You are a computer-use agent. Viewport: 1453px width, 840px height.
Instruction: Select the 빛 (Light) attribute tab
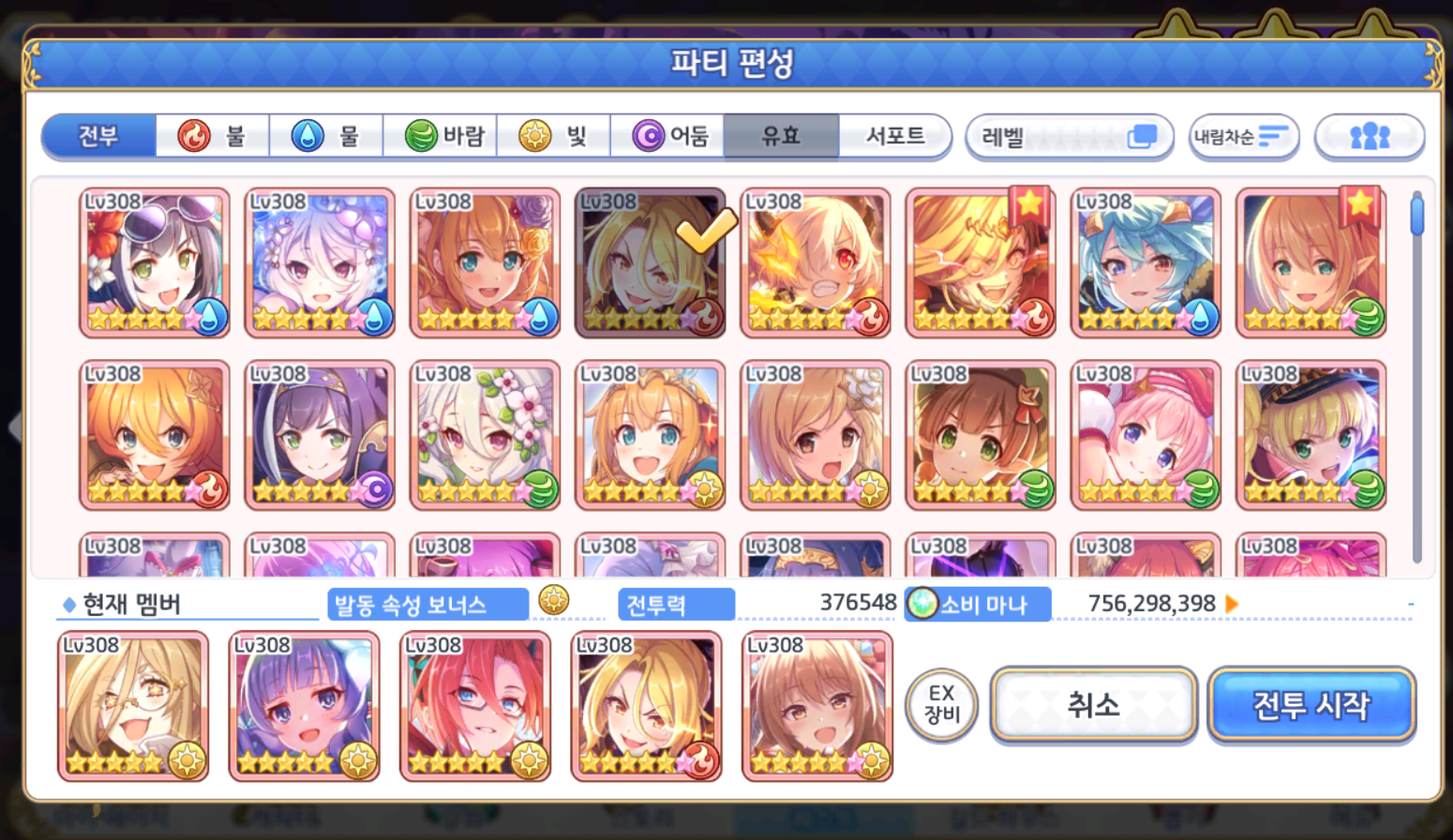click(x=554, y=137)
